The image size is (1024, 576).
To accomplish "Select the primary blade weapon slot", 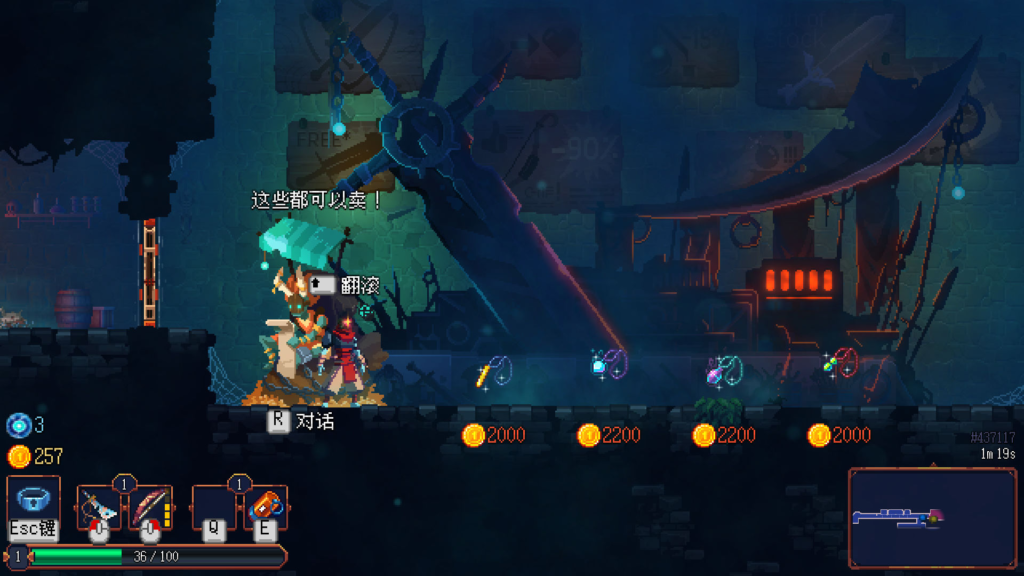I will [x=99, y=507].
